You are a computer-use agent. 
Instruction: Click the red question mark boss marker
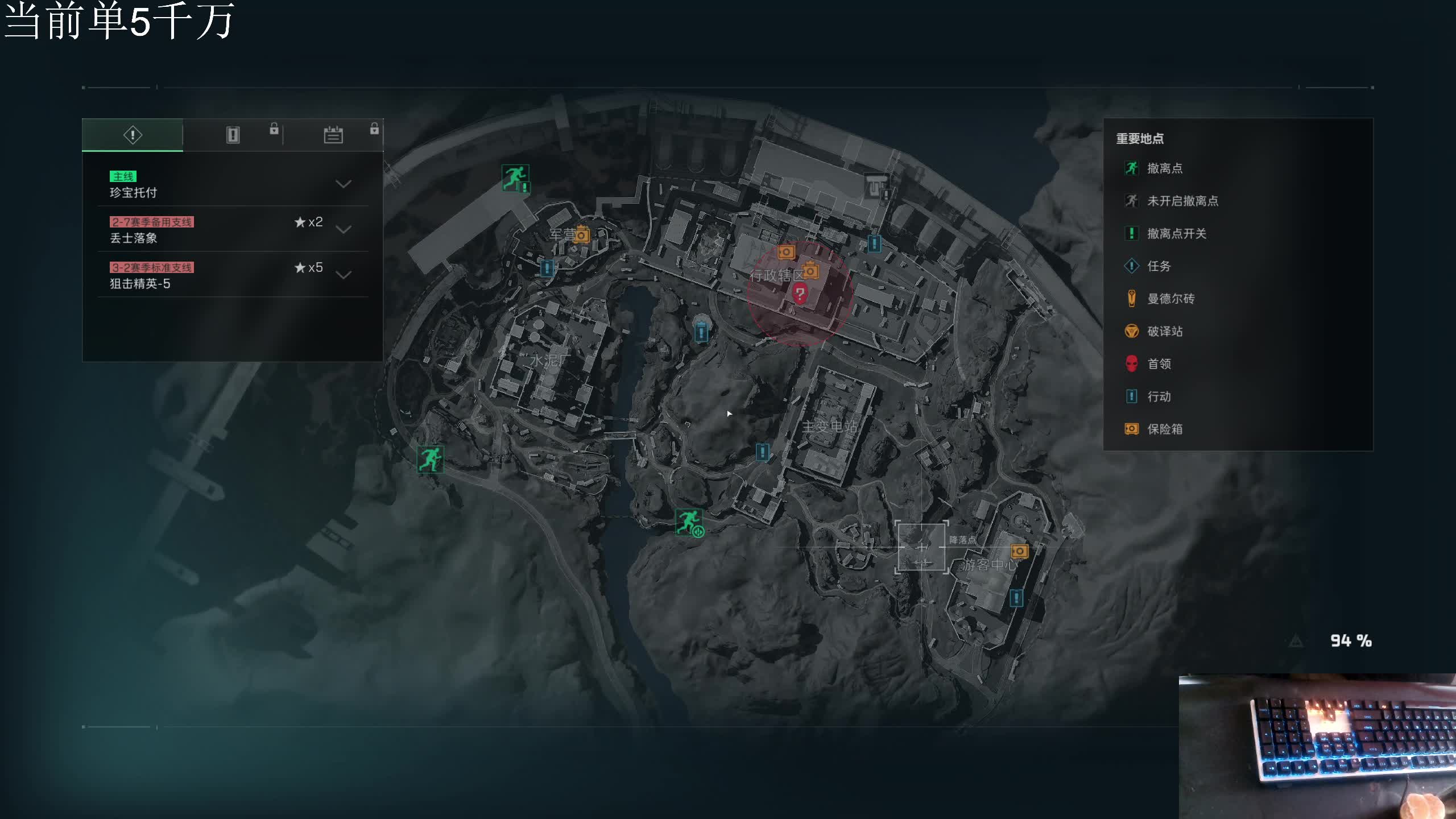tap(800, 294)
